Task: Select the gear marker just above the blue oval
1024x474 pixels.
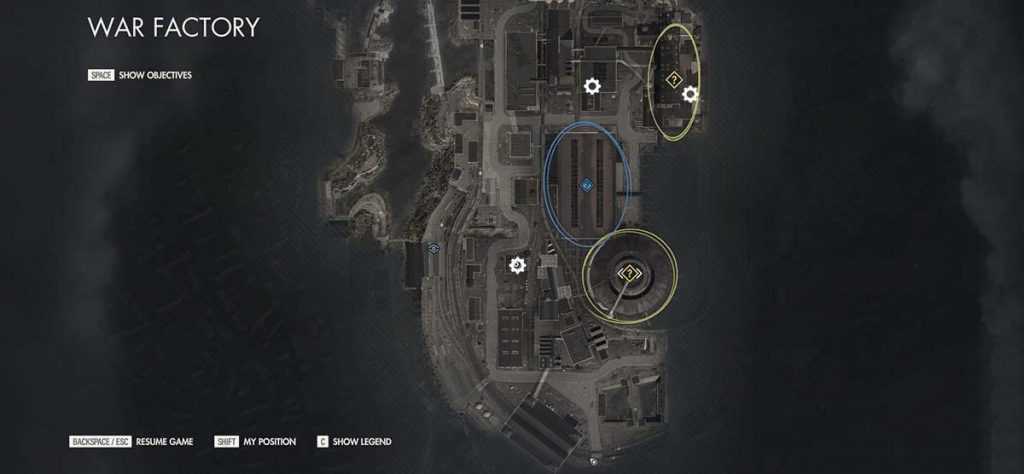Action: click(592, 87)
